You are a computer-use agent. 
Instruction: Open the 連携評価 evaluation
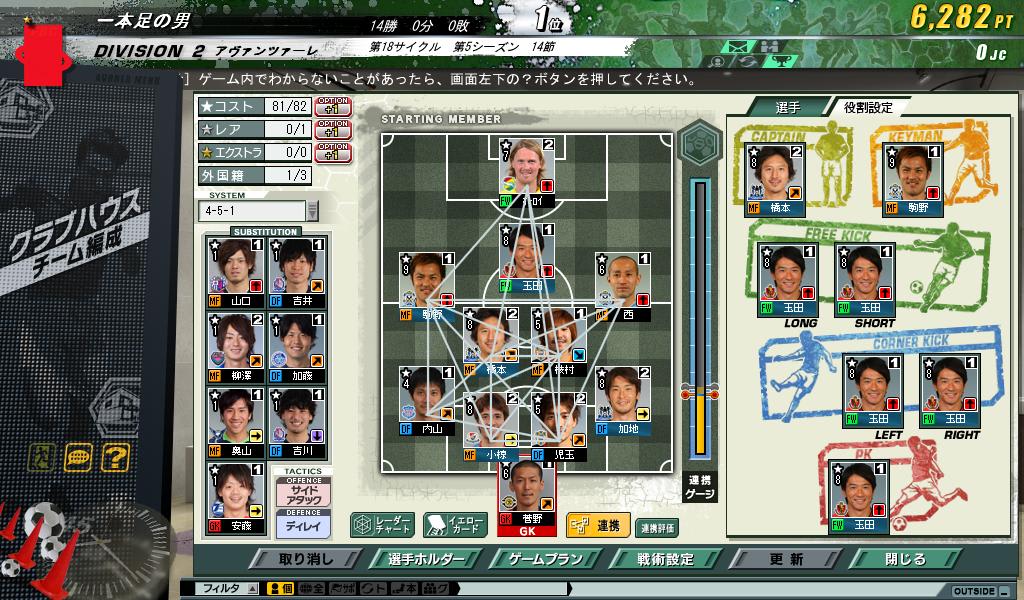point(657,527)
